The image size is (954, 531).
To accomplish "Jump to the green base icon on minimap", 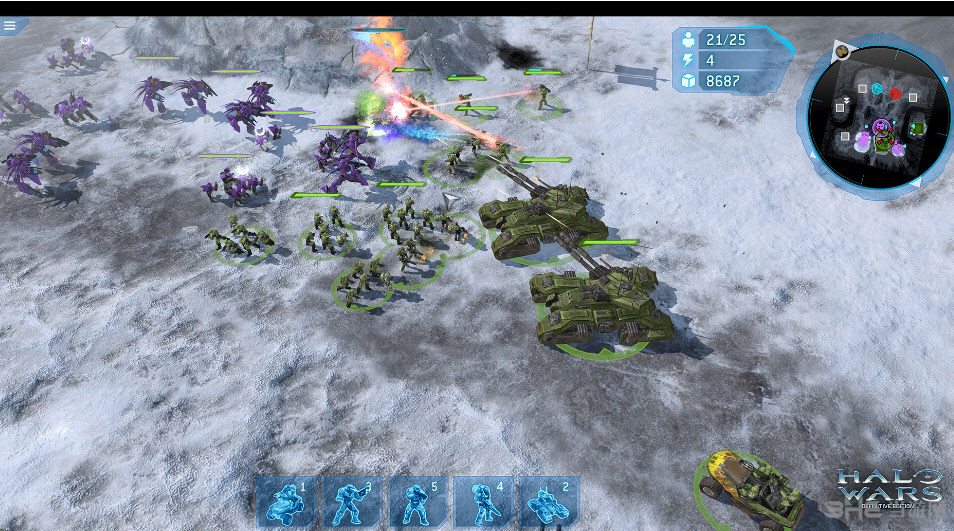I will 916,128.
